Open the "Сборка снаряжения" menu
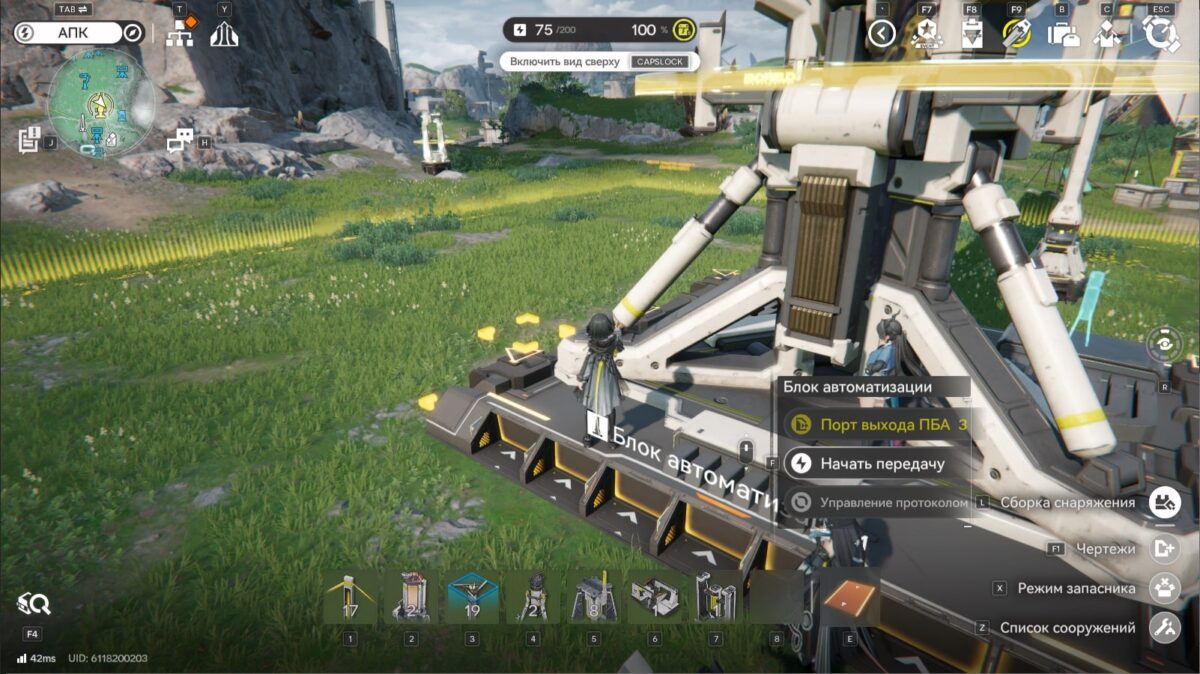 [1162, 502]
